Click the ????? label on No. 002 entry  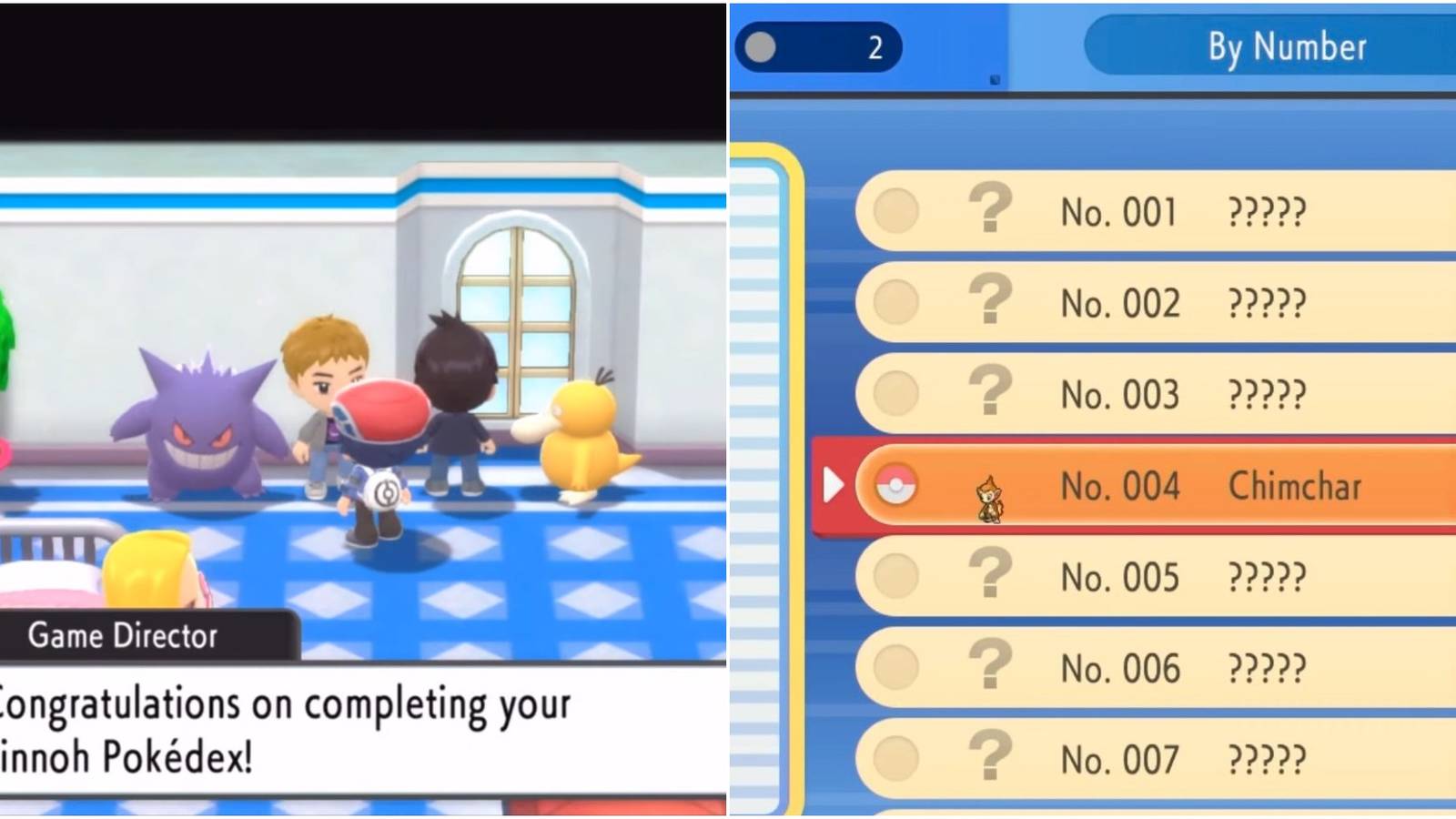[1265, 300]
